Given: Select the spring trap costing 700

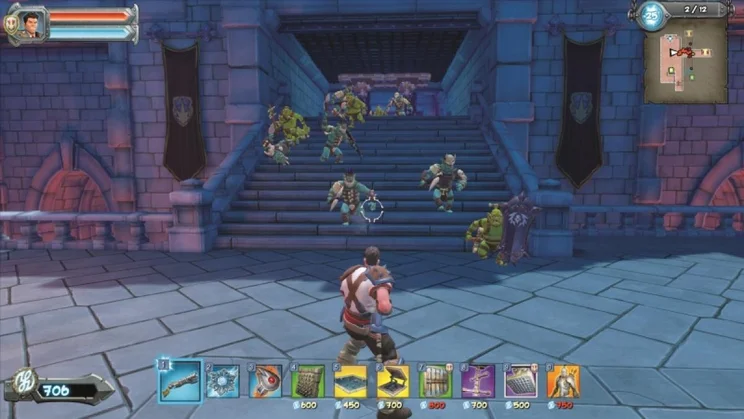Looking at the screenshot, I should coord(393,381).
